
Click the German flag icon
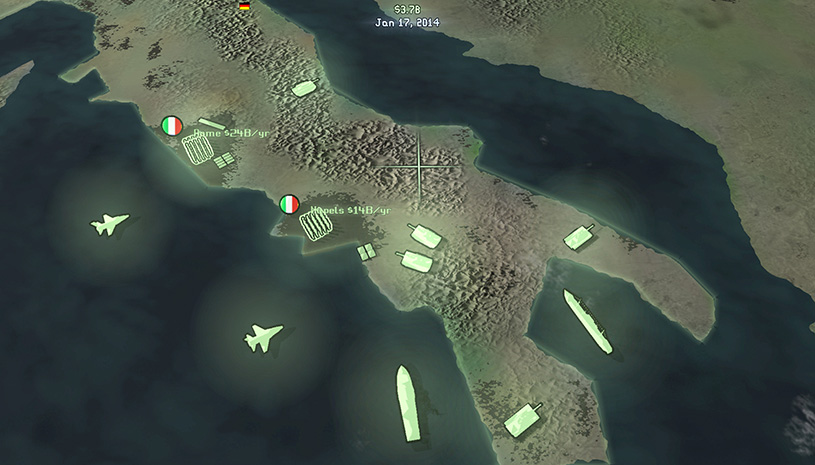click(244, 6)
